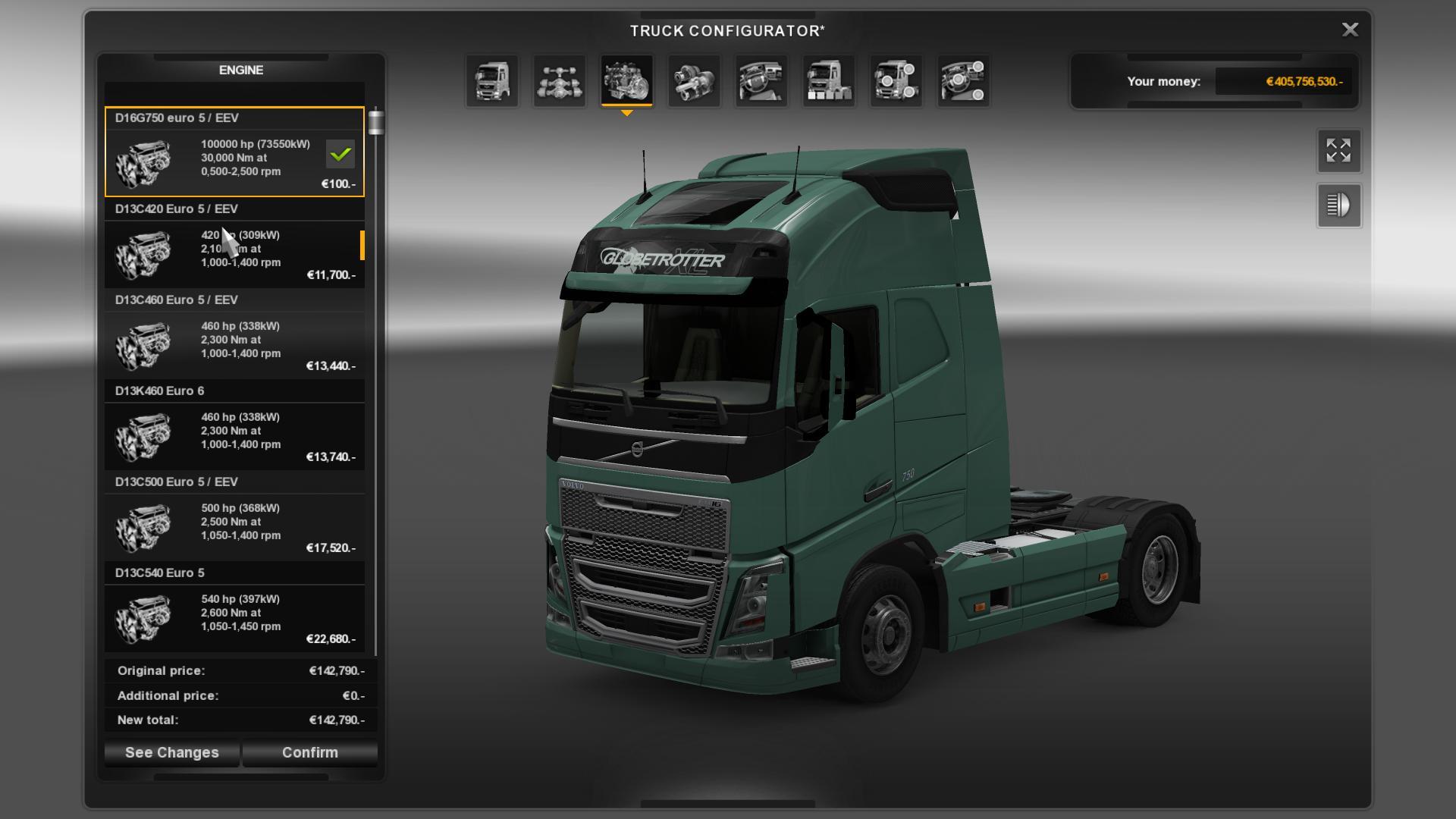Open the See Changes summary

click(x=172, y=752)
